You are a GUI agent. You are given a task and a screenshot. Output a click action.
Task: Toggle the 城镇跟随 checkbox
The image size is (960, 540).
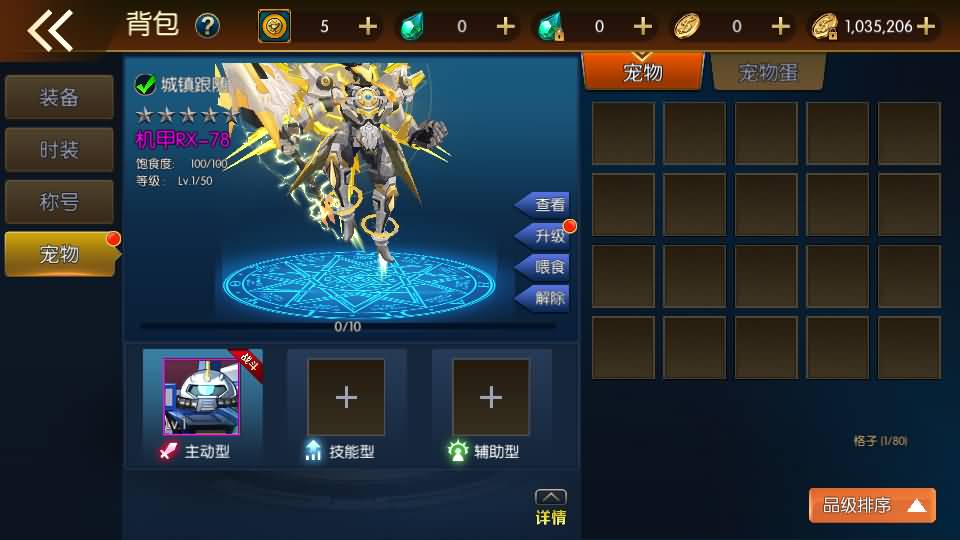coord(145,84)
